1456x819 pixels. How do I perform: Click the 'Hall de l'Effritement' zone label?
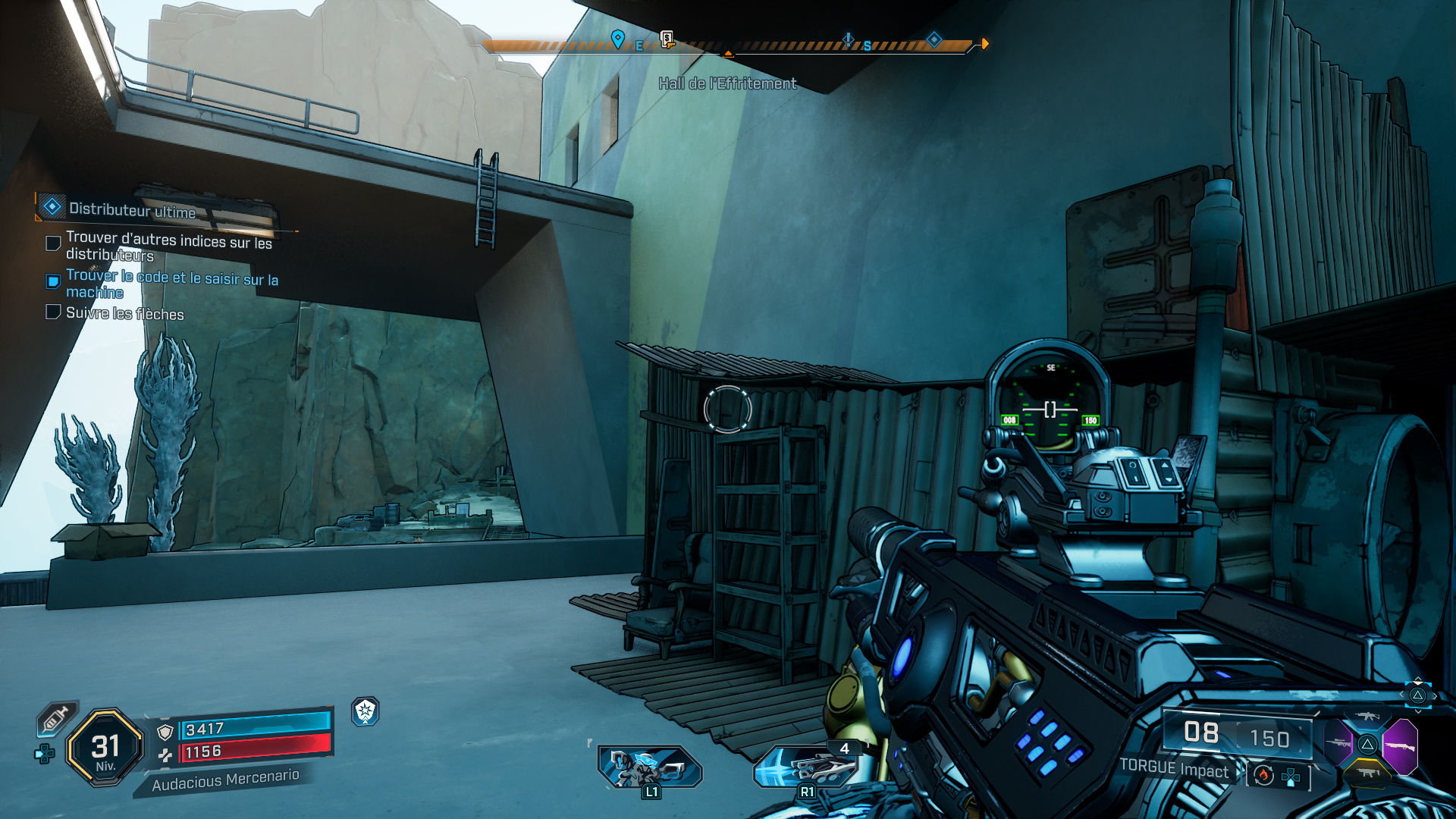pos(726,84)
